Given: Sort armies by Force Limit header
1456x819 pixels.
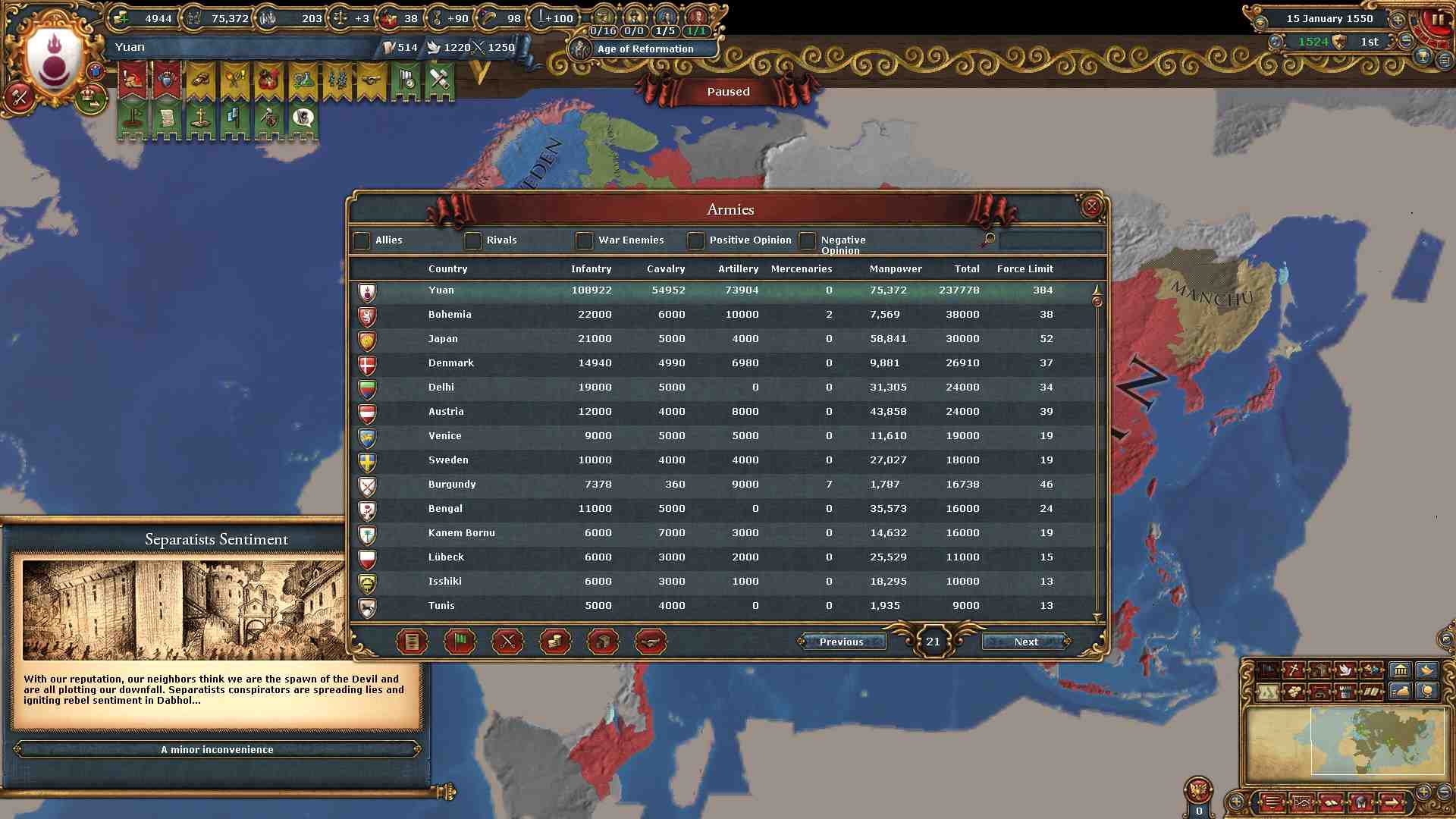Looking at the screenshot, I should (1025, 268).
